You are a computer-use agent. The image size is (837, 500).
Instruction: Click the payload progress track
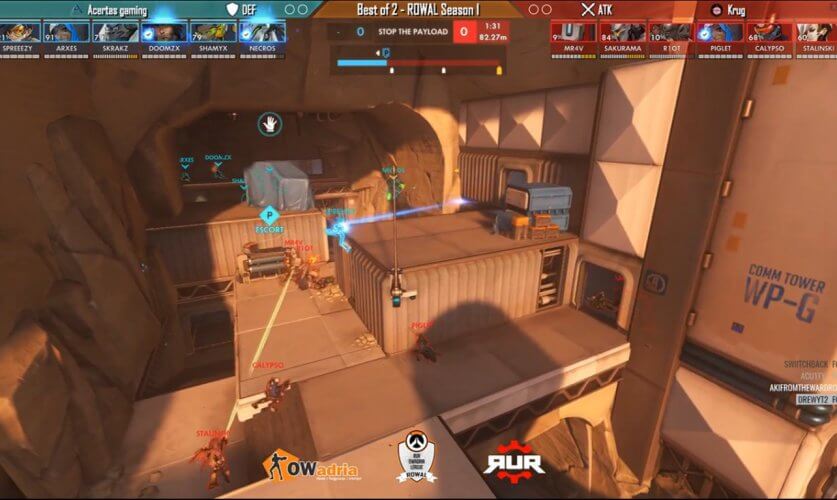[418, 63]
